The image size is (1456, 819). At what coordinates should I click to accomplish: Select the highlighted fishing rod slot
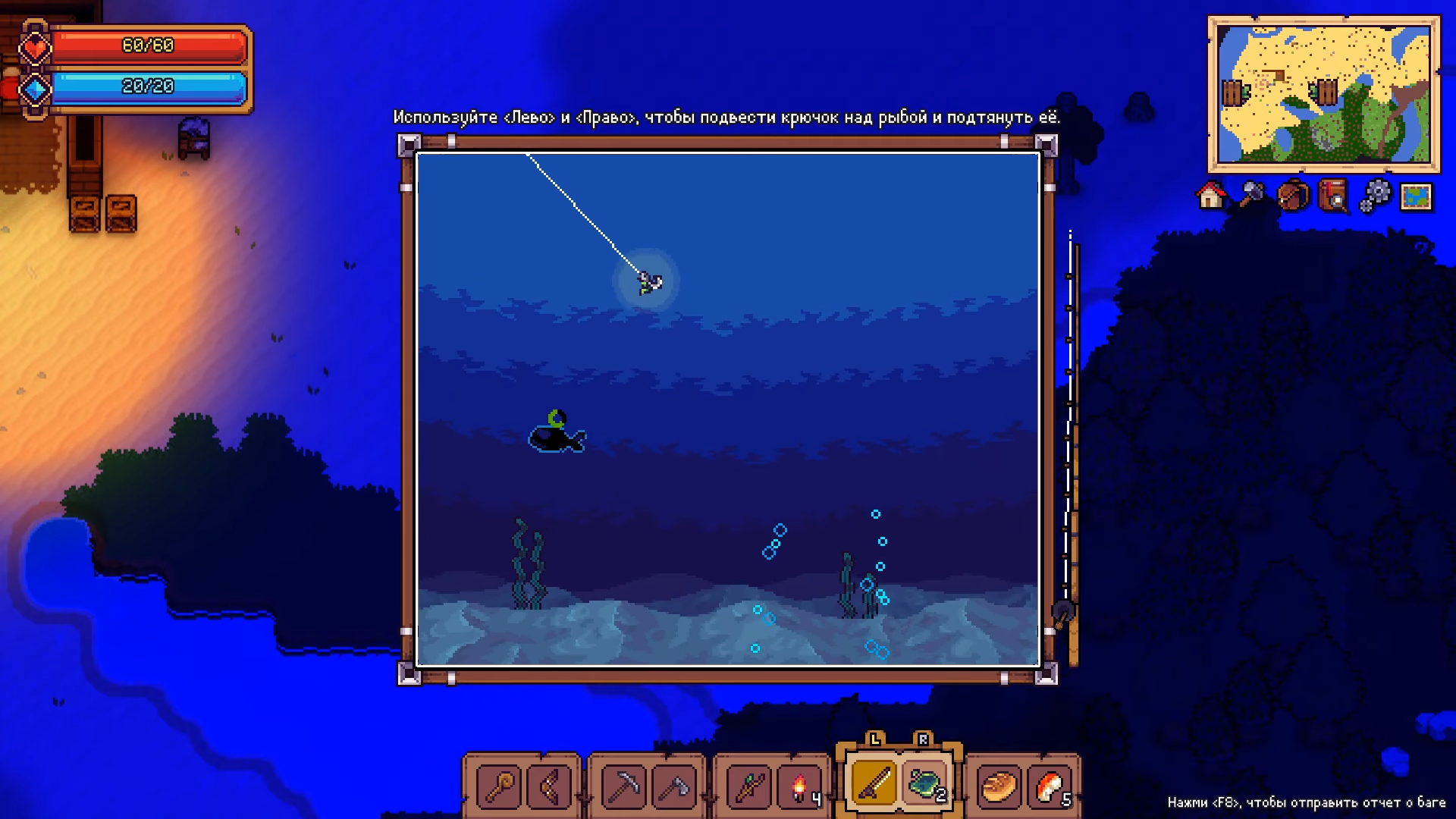coord(874,783)
